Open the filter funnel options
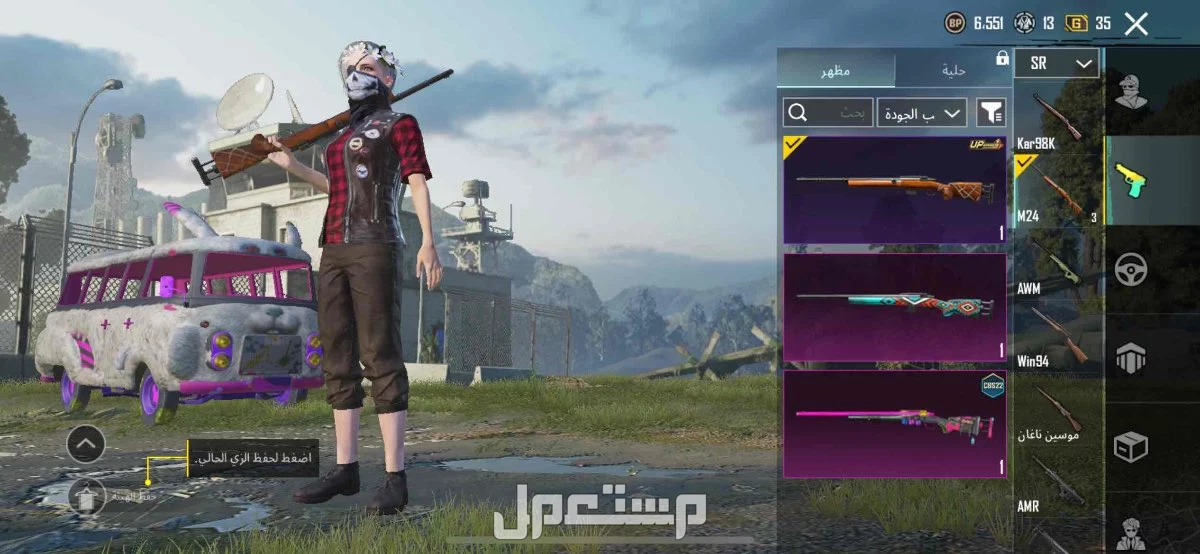1200x554 pixels. (x=990, y=112)
